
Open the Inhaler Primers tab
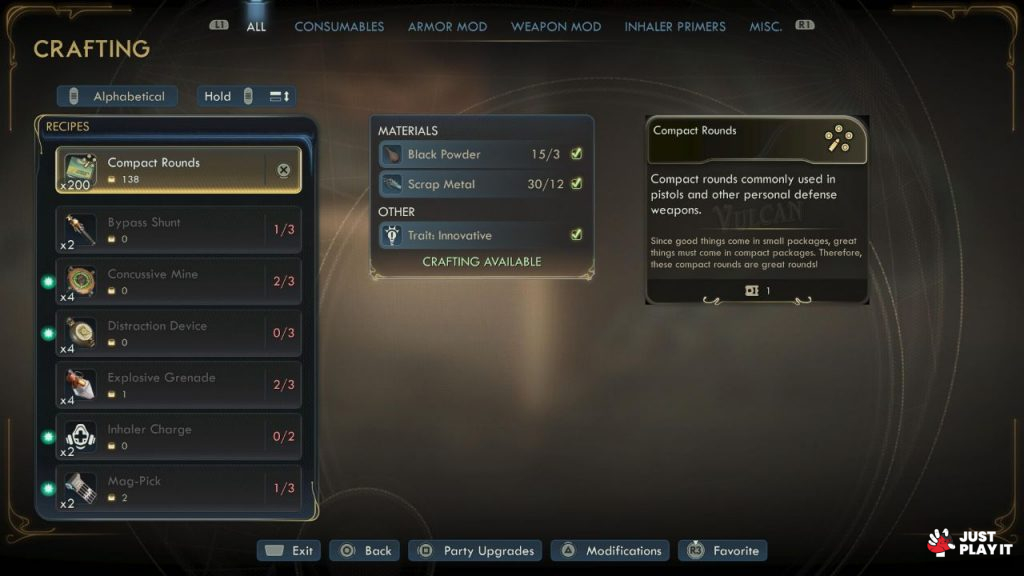[x=675, y=27]
